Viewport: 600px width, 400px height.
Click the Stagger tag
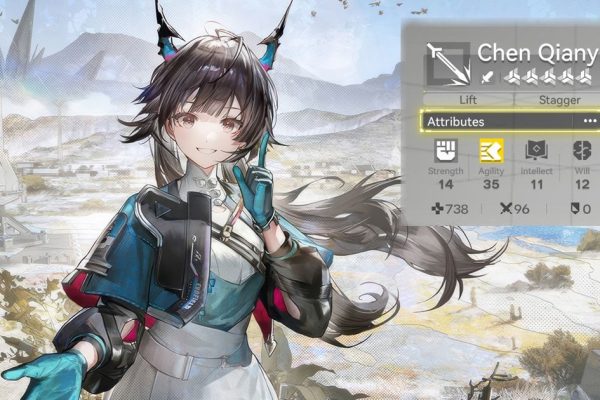click(x=560, y=99)
